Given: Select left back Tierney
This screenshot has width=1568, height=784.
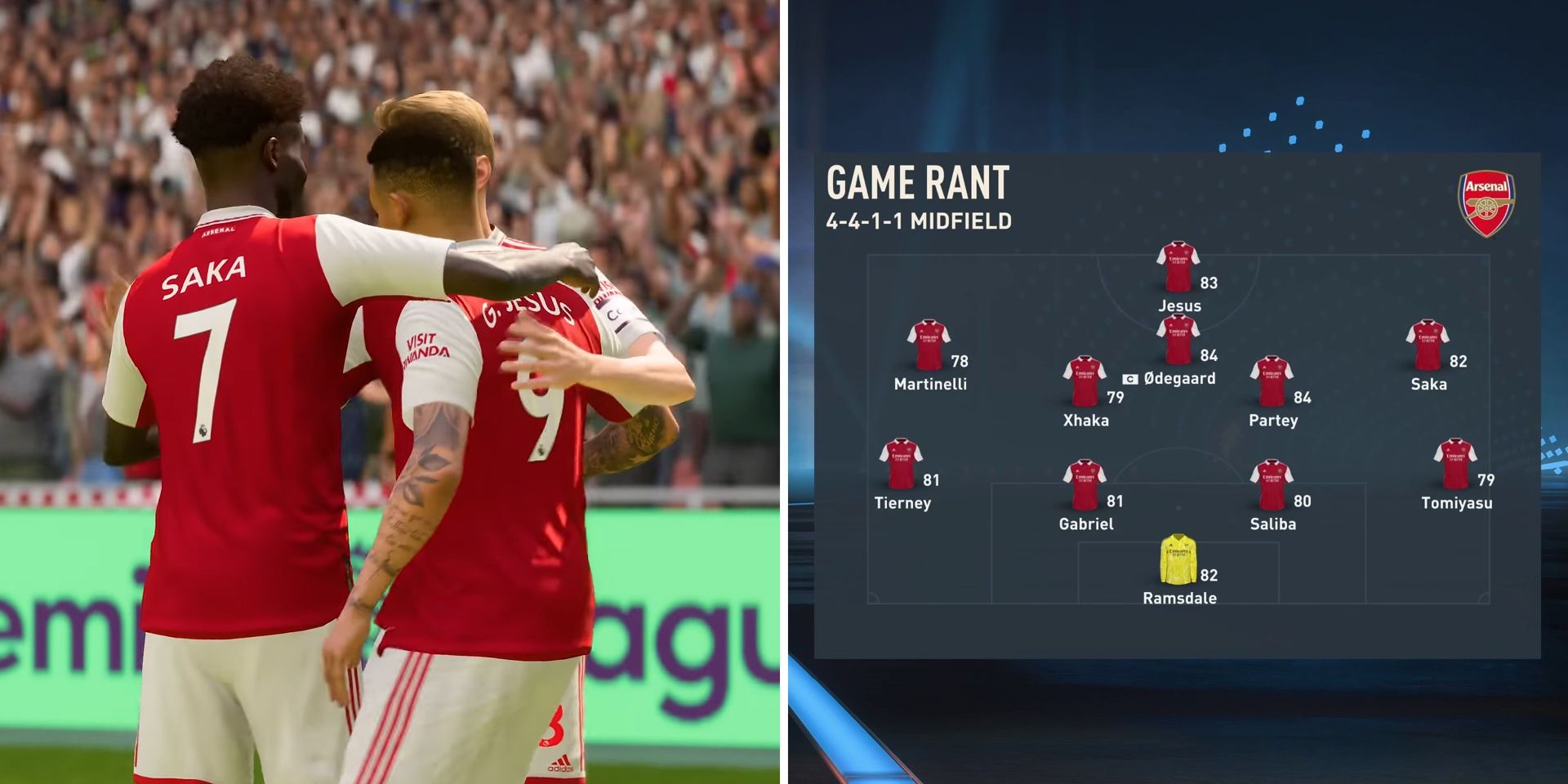Looking at the screenshot, I should click(x=901, y=464).
